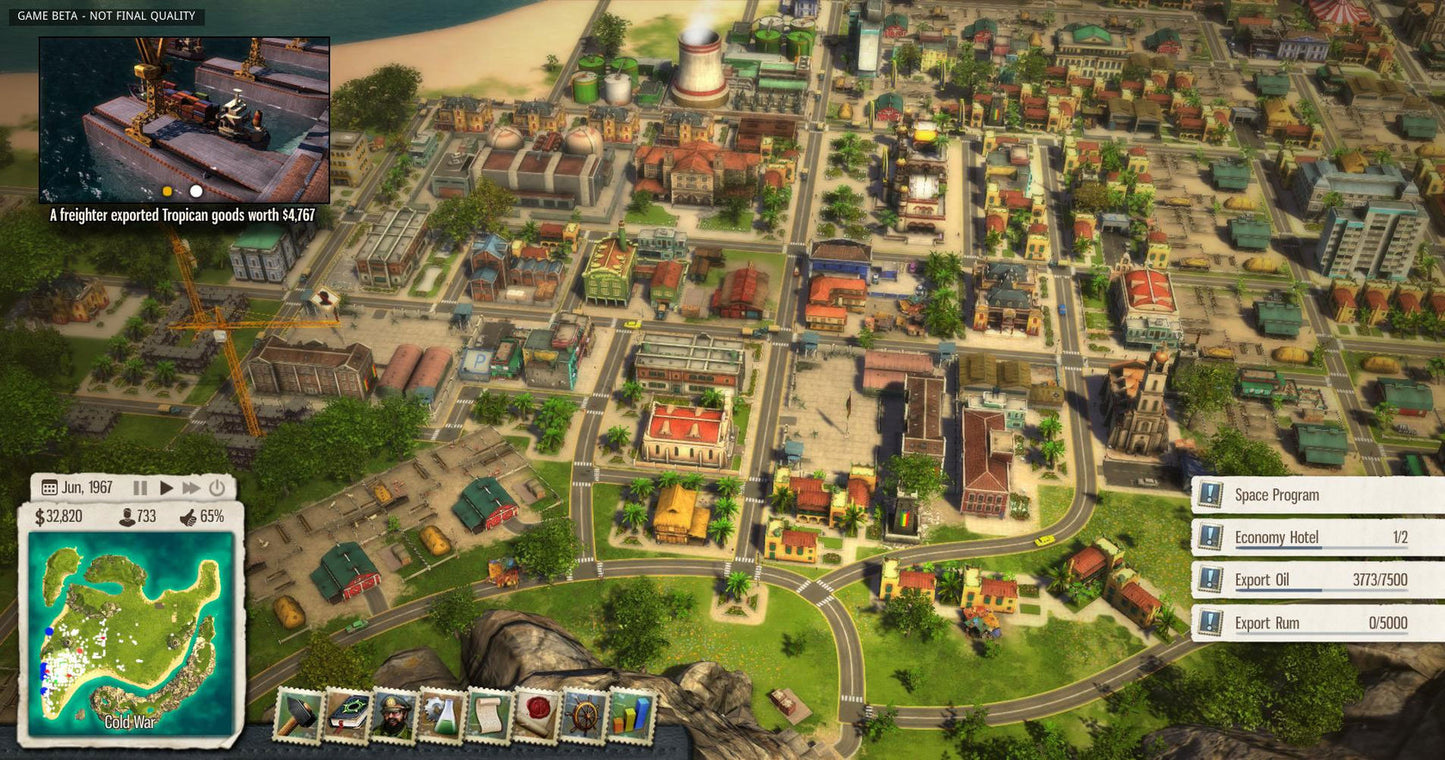The width and height of the screenshot is (1445, 760).
Task: Pause the game simulation
Action: point(139,487)
